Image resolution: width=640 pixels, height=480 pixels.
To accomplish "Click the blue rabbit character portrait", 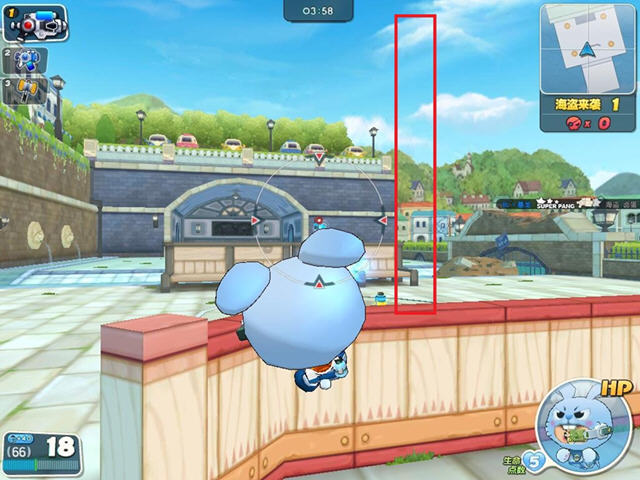I will tap(581, 431).
